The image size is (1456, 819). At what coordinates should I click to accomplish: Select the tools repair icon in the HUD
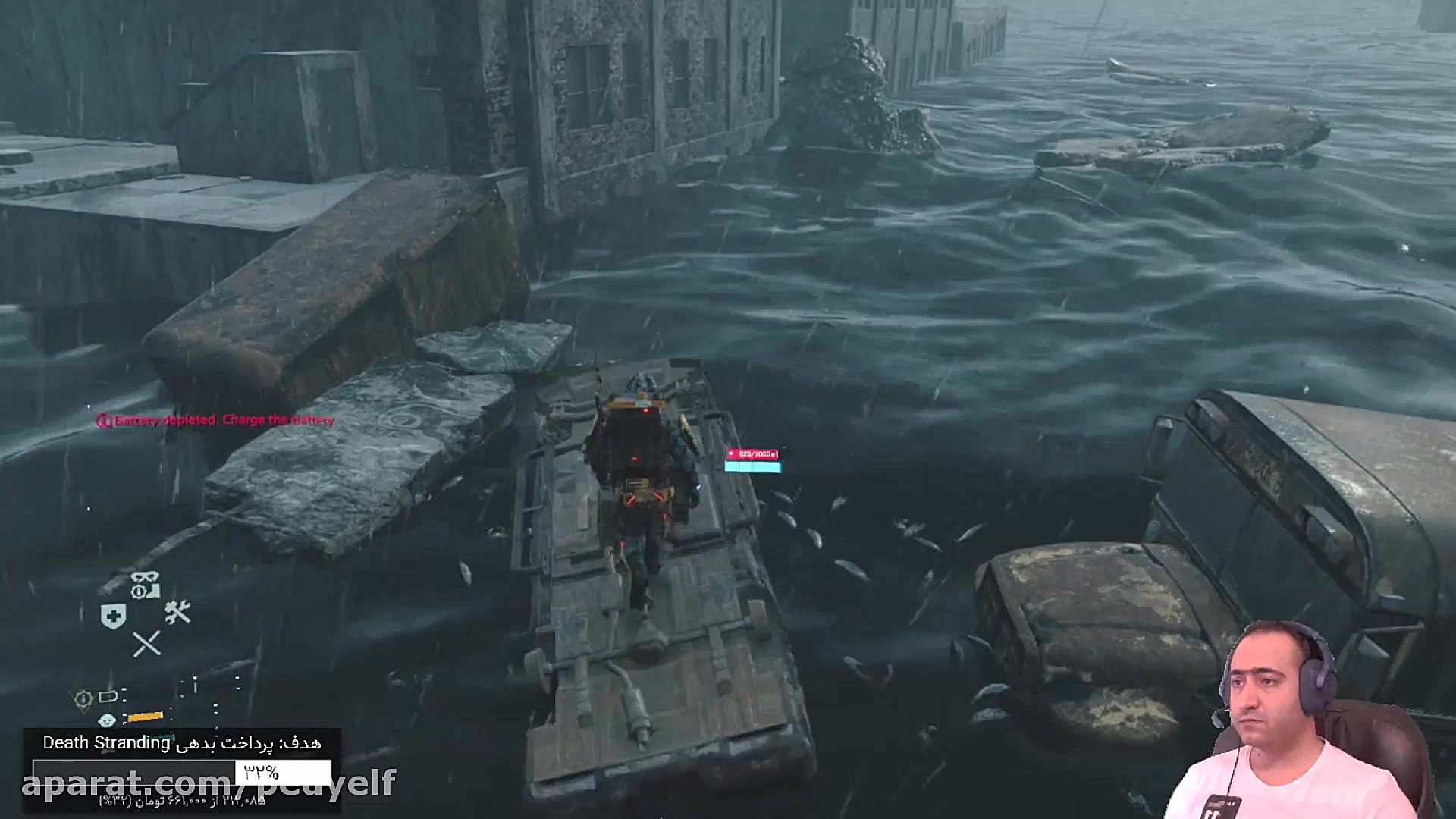pos(176,612)
